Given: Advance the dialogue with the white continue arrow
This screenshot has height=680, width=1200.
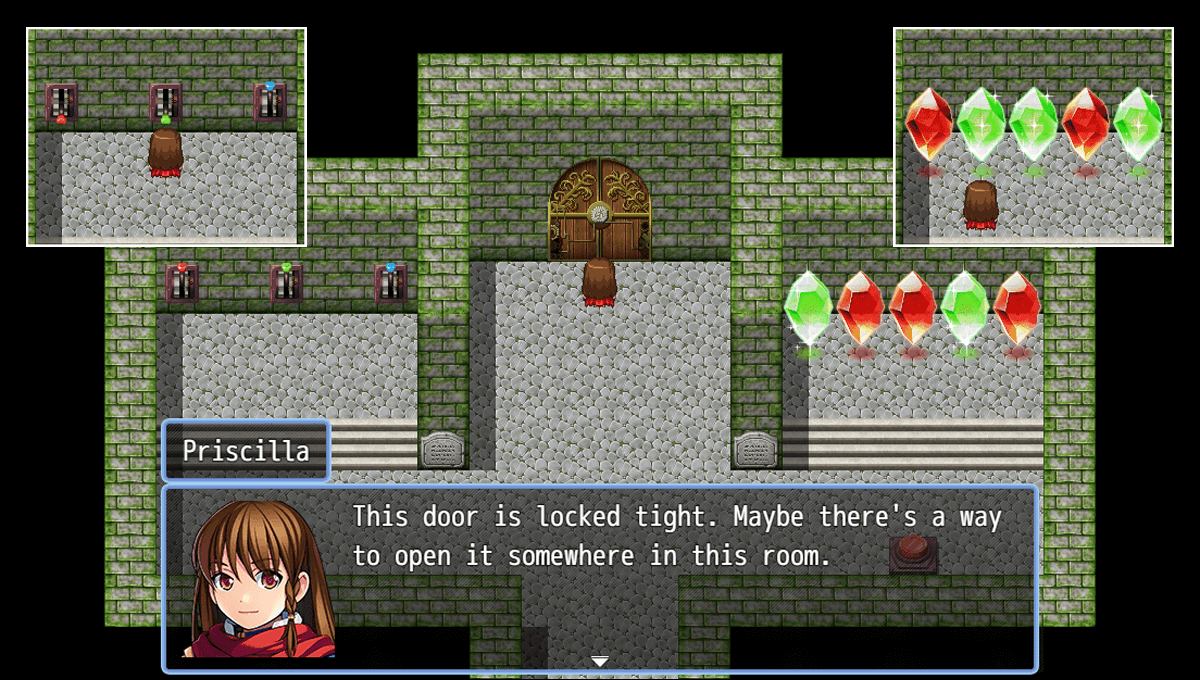Looking at the screenshot, I should [600, 661].
